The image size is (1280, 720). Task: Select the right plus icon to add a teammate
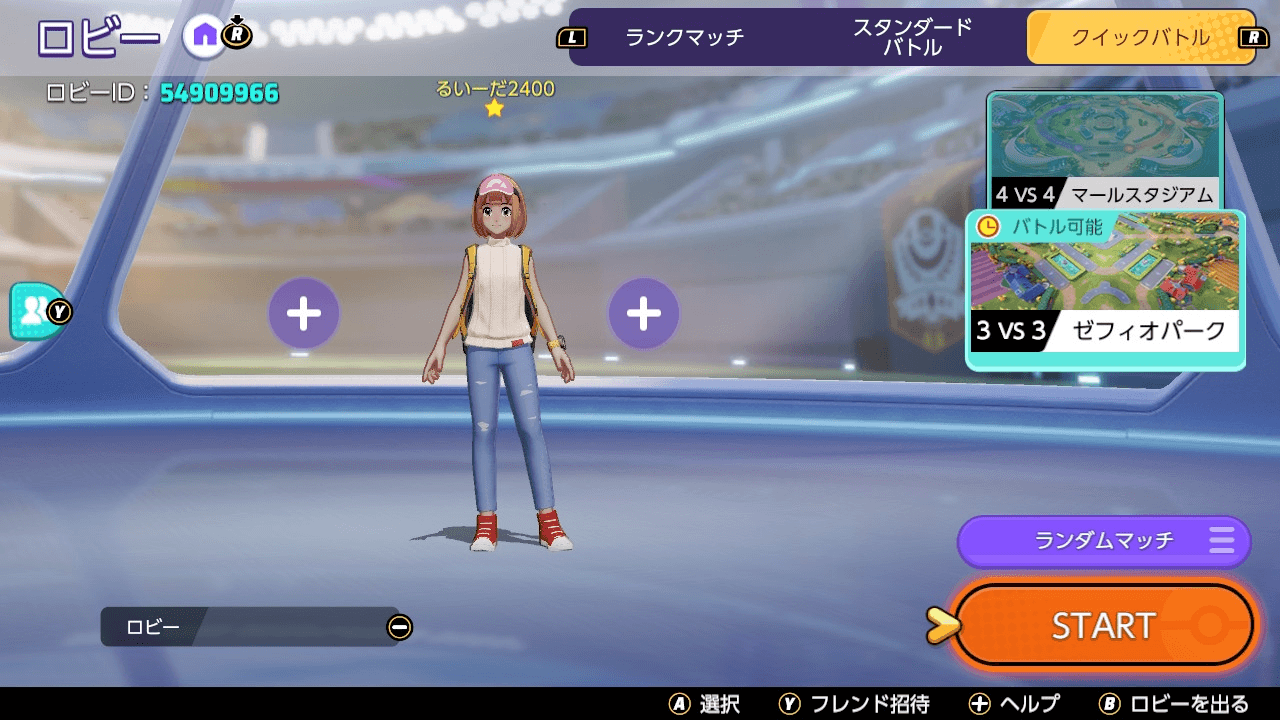point(643,312)
